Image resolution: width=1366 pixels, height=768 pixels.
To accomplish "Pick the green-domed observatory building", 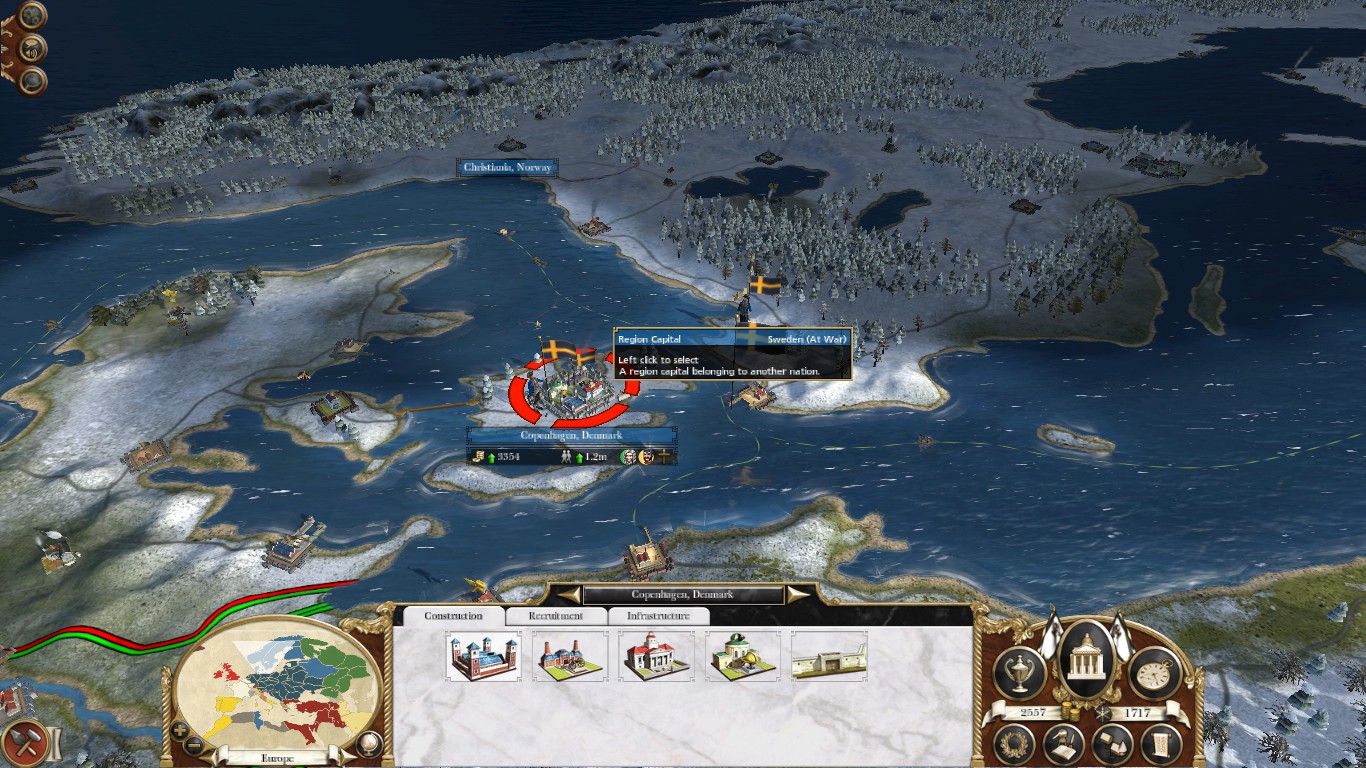I will 742,656.
